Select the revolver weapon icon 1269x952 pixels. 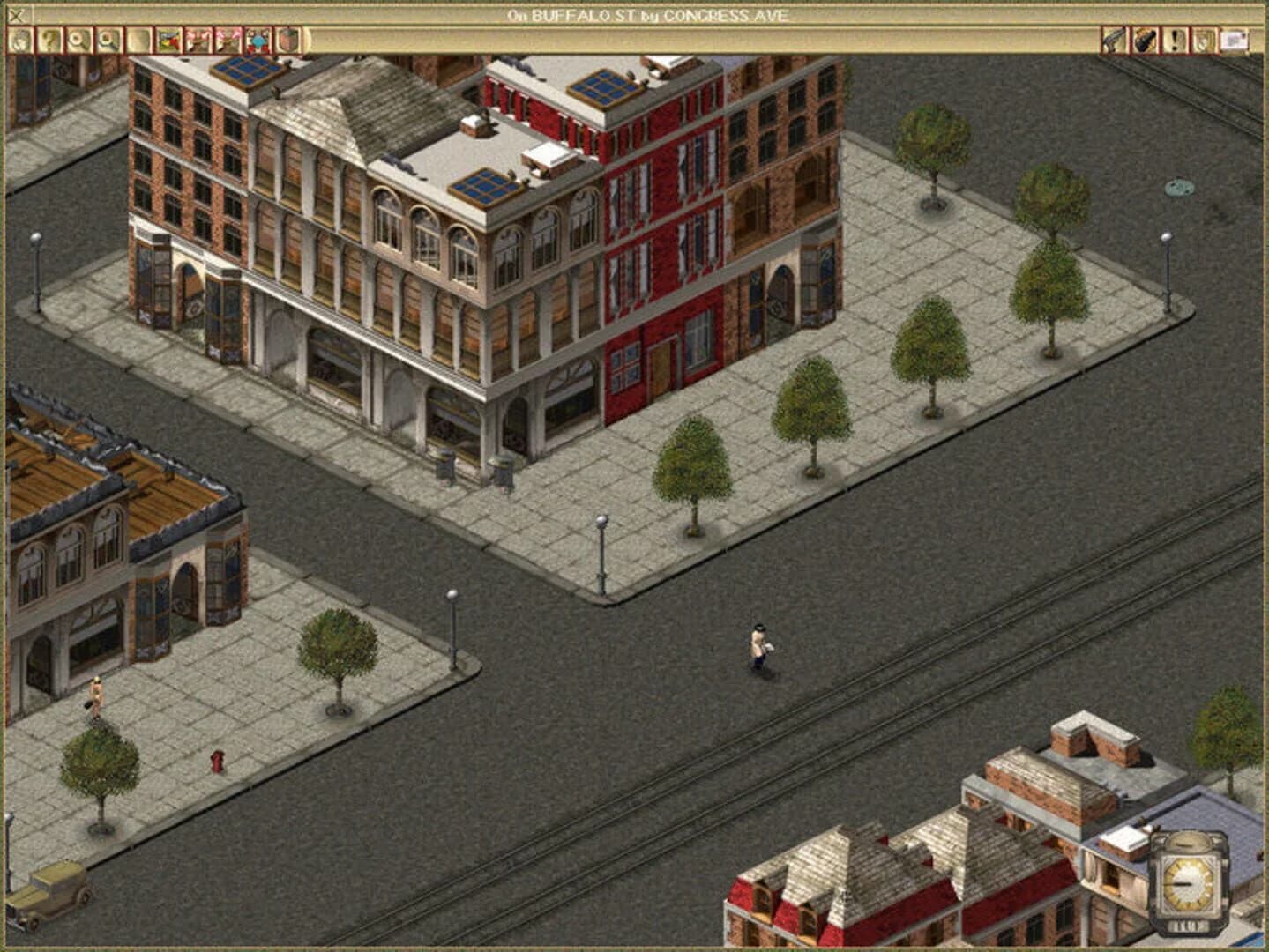(x=1111, y=40)
